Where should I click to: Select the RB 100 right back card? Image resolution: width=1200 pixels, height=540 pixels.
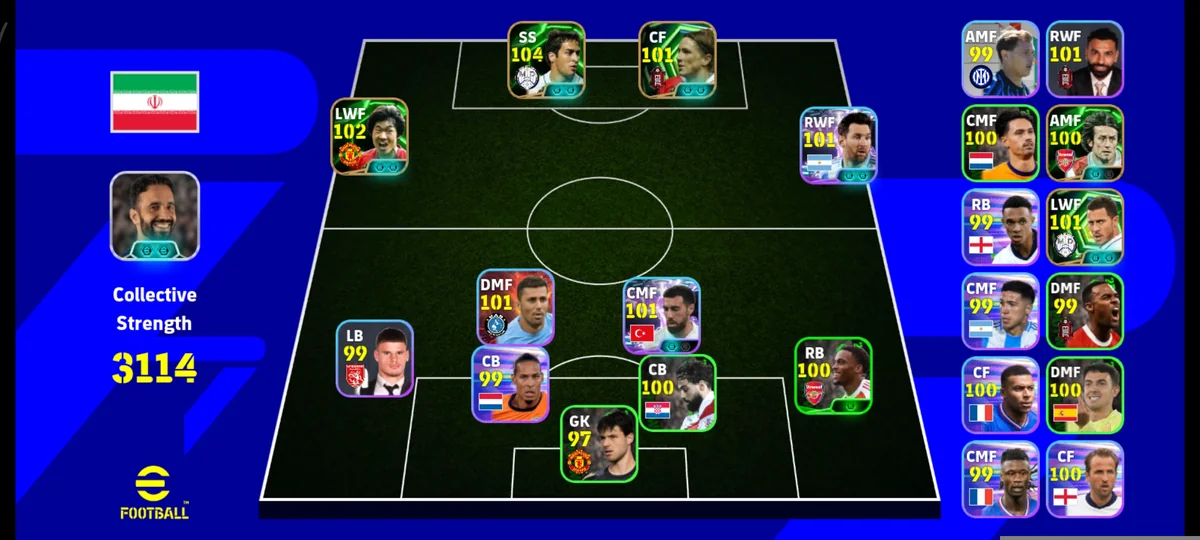(833, 375)
